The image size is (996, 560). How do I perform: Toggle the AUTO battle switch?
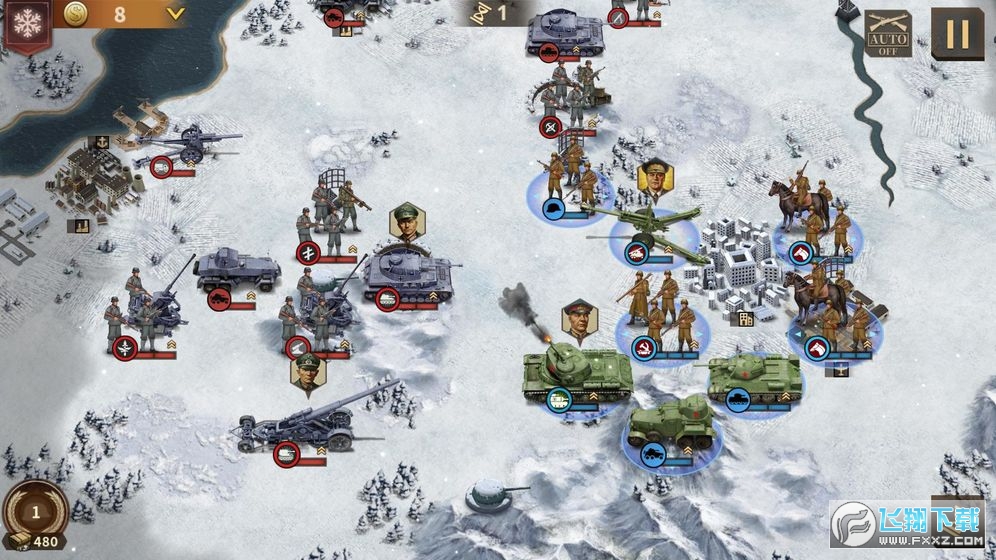click(x=887, y=33)
